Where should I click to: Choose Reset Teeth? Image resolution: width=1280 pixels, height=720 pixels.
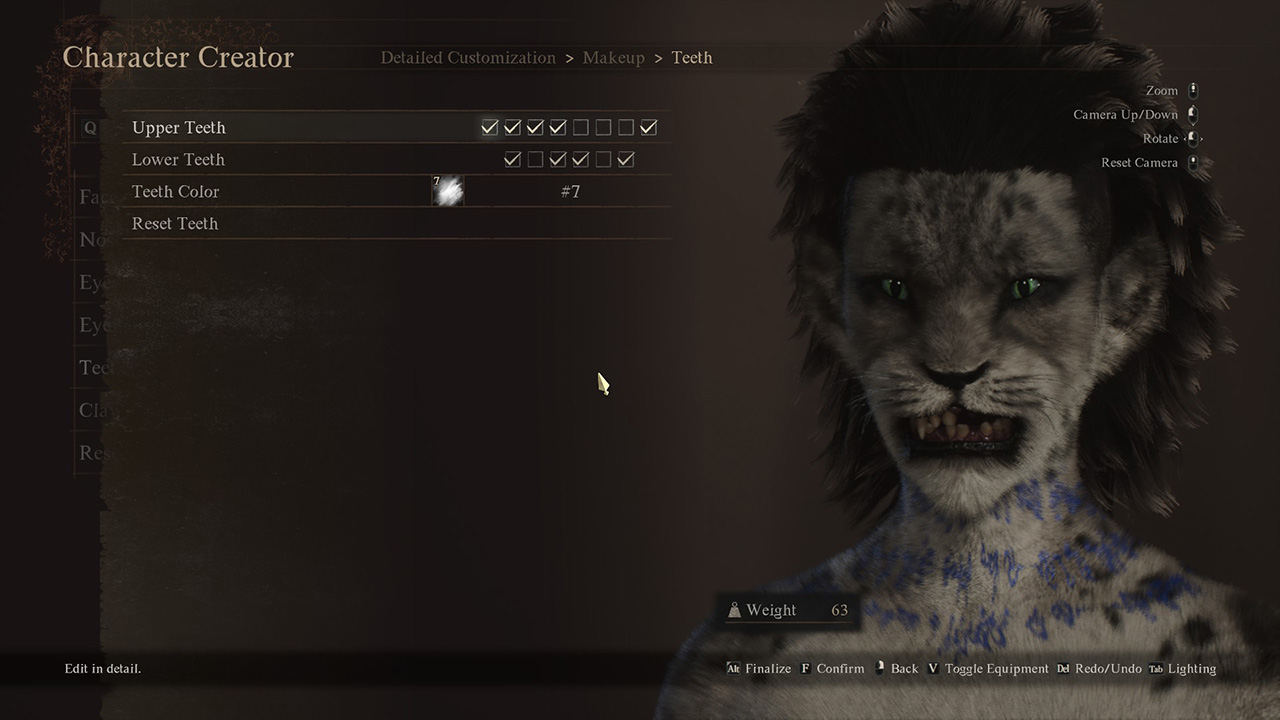coord(174,224)
